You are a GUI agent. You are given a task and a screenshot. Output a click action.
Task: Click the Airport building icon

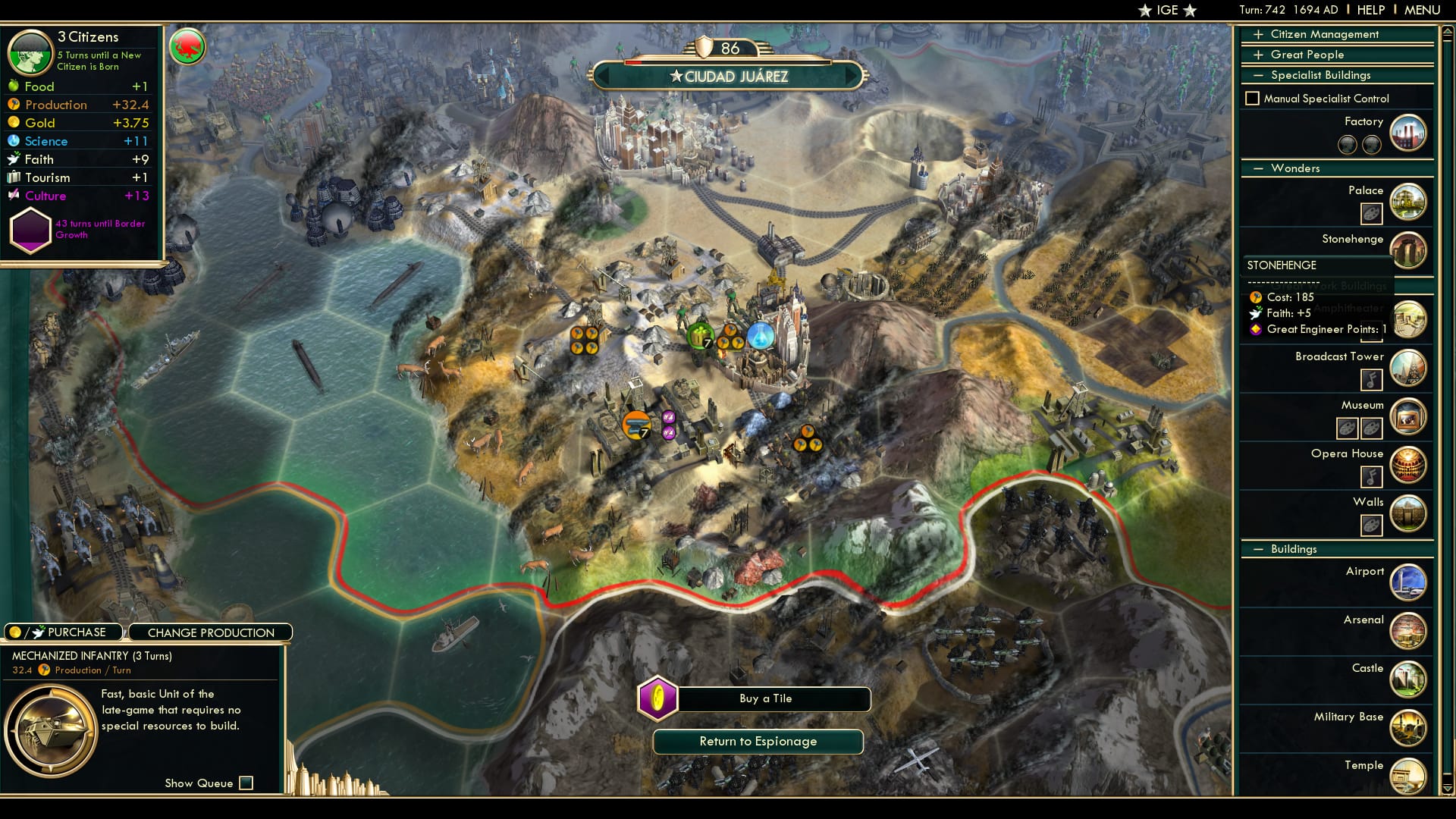pyautogui.click(x=1409, y=582)
